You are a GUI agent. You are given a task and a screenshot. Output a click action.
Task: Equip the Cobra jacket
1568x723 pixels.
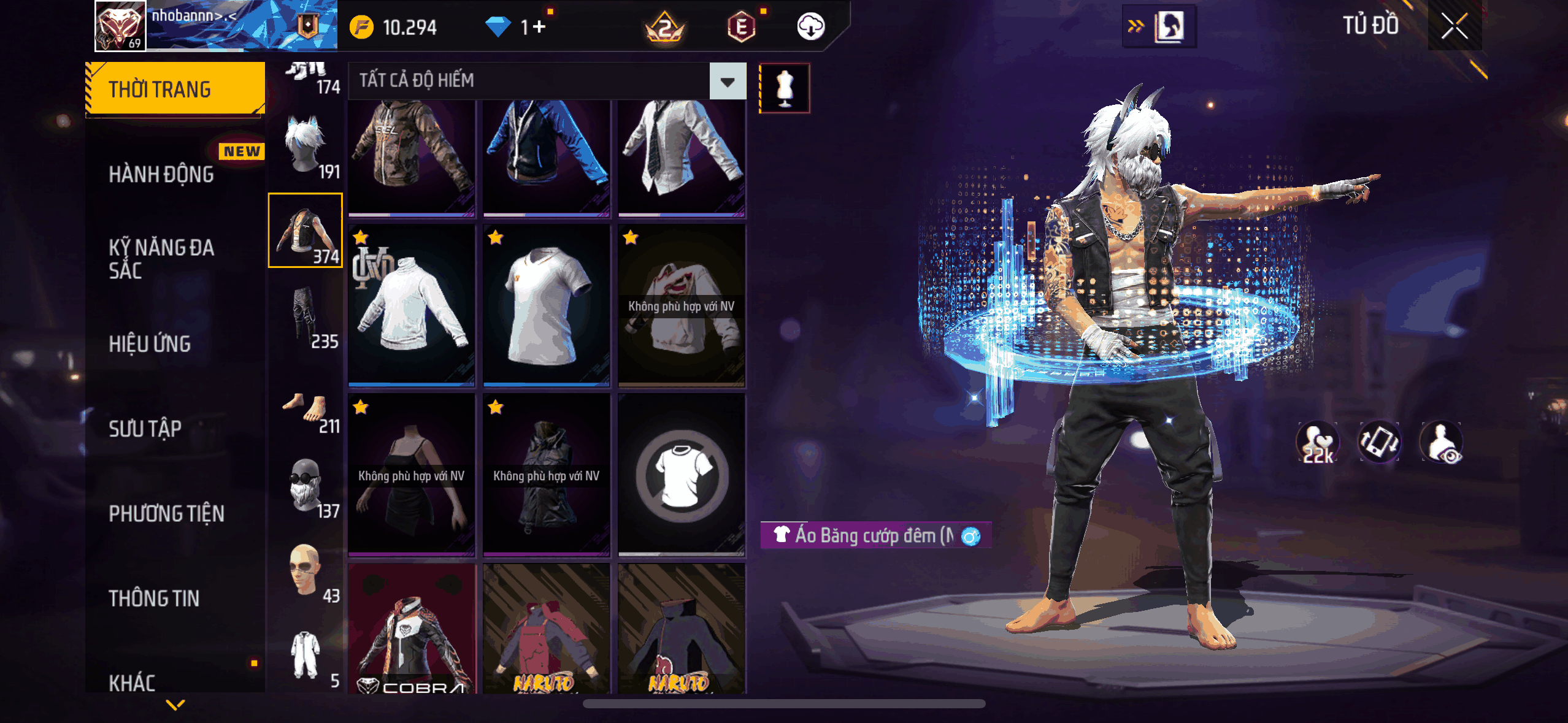click(412, 629)
